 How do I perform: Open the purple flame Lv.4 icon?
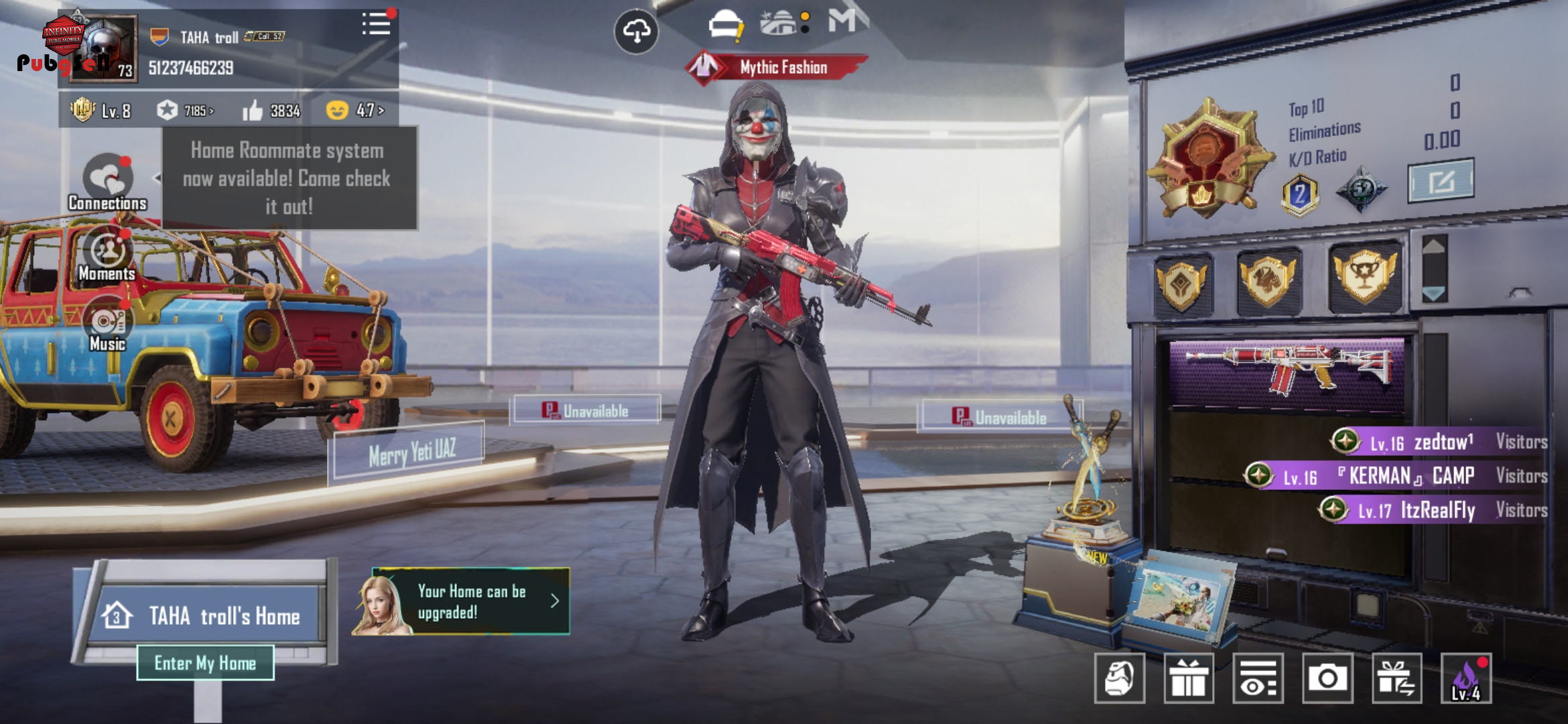[x=1465, y=678]
